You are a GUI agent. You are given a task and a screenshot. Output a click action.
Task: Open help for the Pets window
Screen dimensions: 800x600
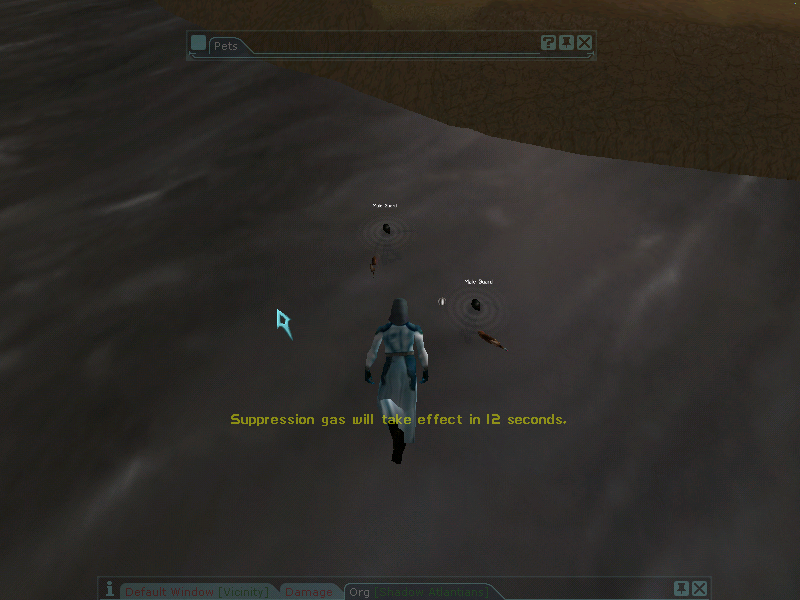[548, 42]
